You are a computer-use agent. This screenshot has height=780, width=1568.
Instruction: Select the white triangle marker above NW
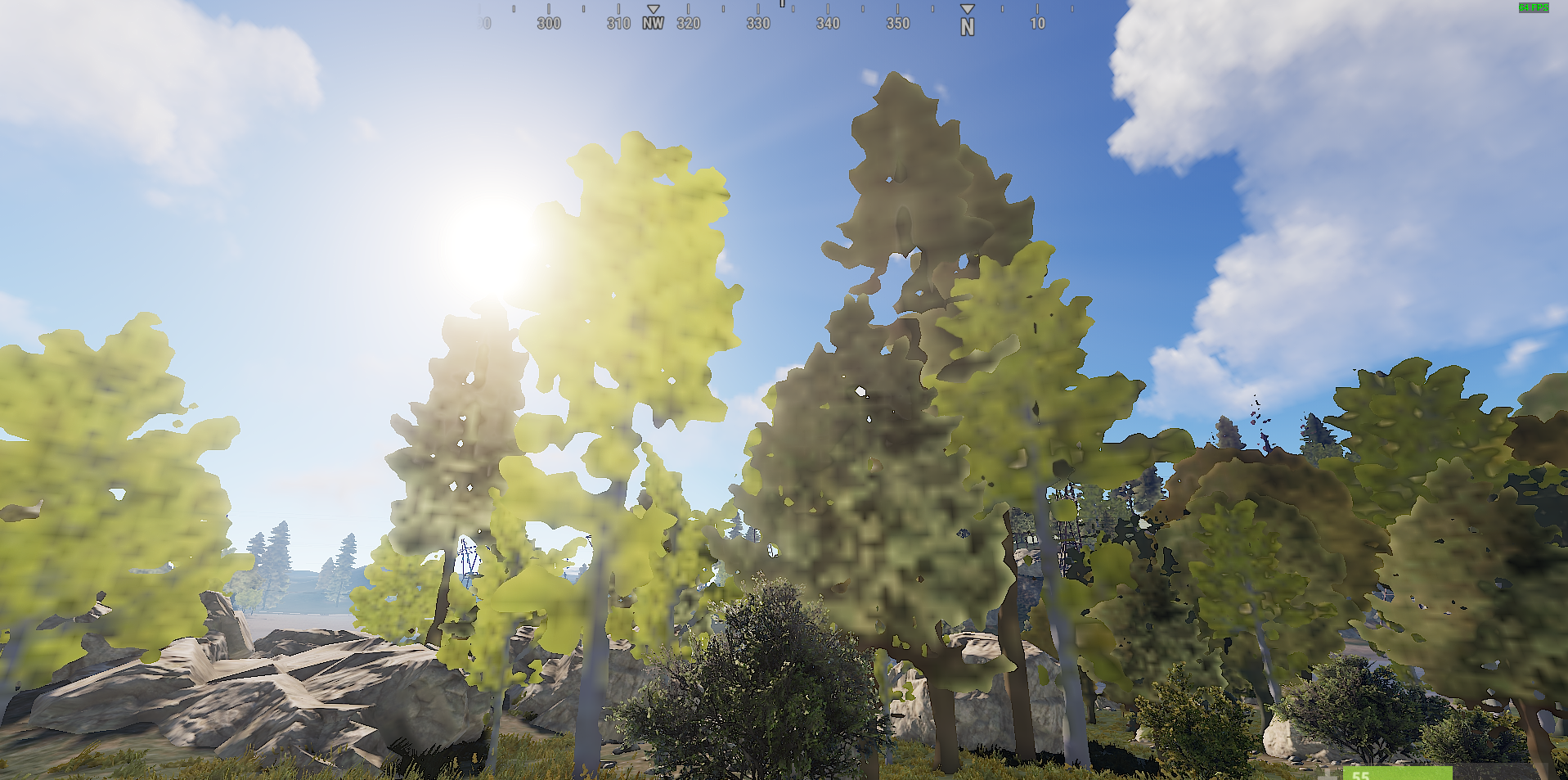[653, 8]
